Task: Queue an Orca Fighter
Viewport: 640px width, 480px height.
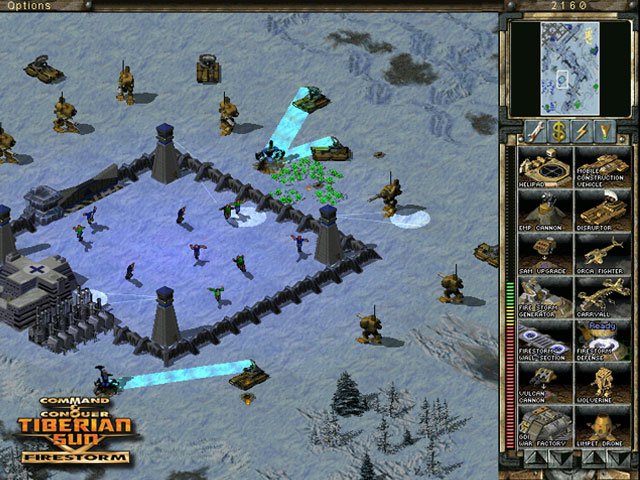Action: click(x=601, y=254)
